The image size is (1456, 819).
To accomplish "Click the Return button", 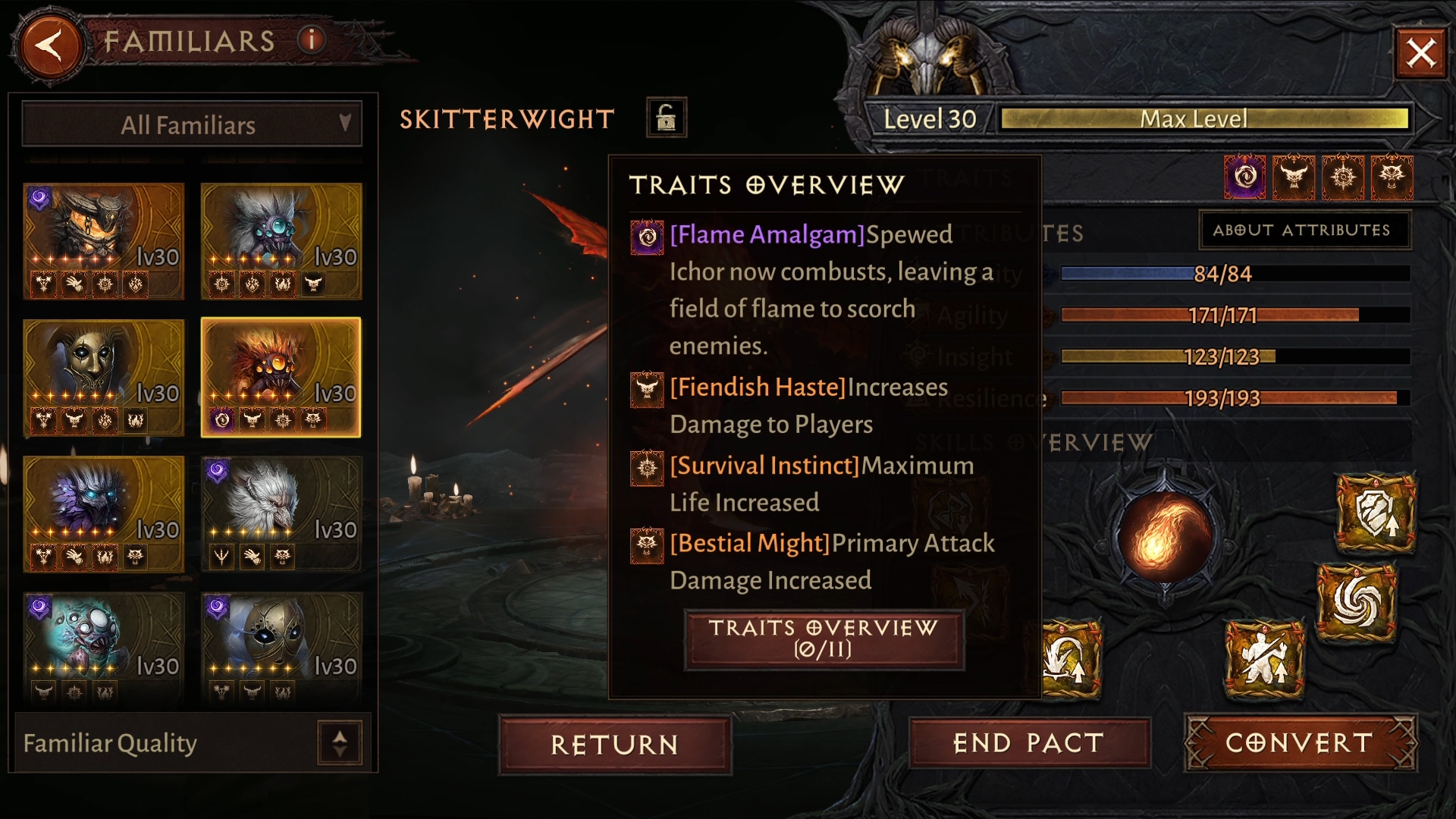I will pos(614,744).
